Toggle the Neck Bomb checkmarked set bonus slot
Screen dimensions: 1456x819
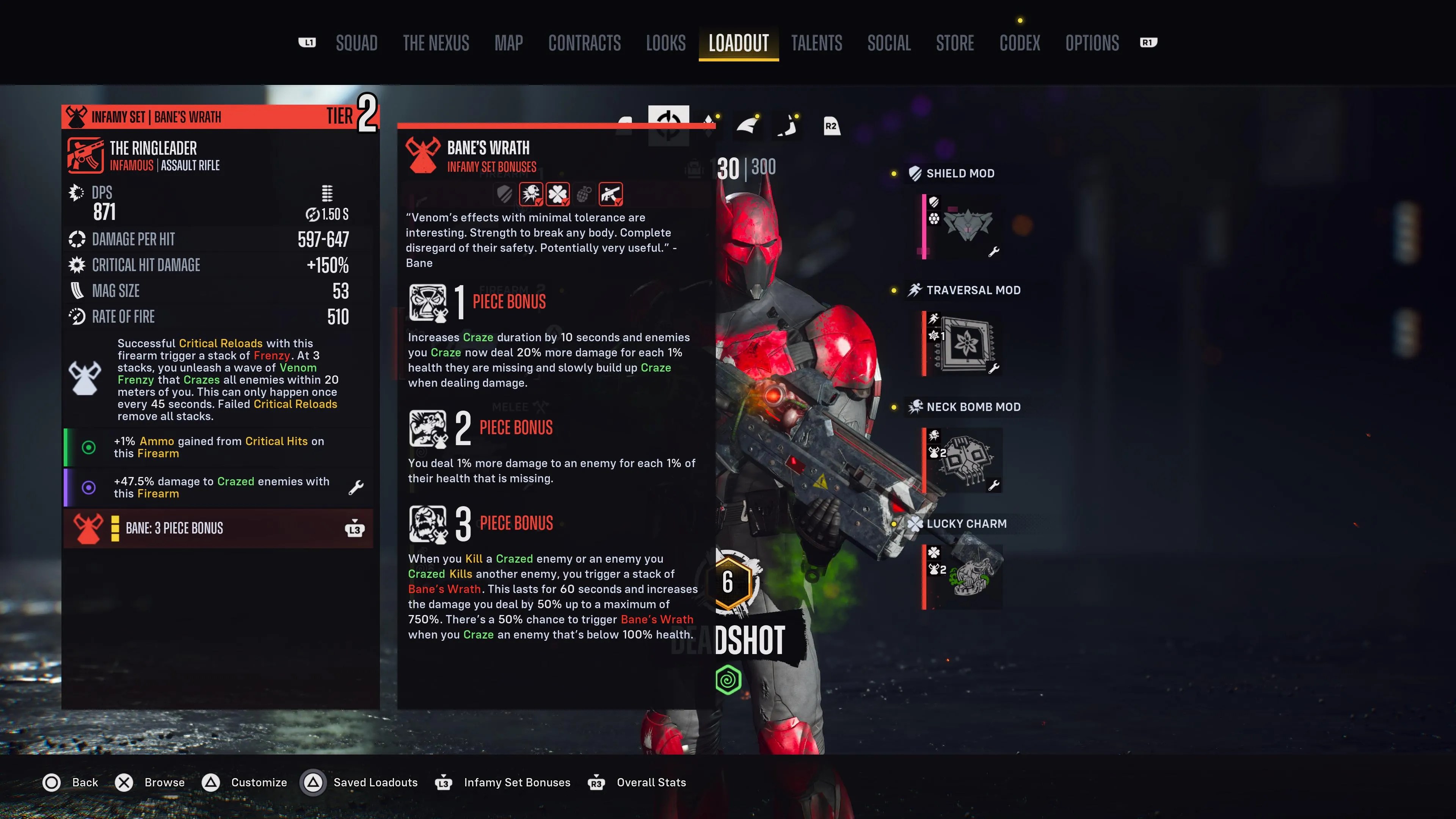tap(531, 194)
